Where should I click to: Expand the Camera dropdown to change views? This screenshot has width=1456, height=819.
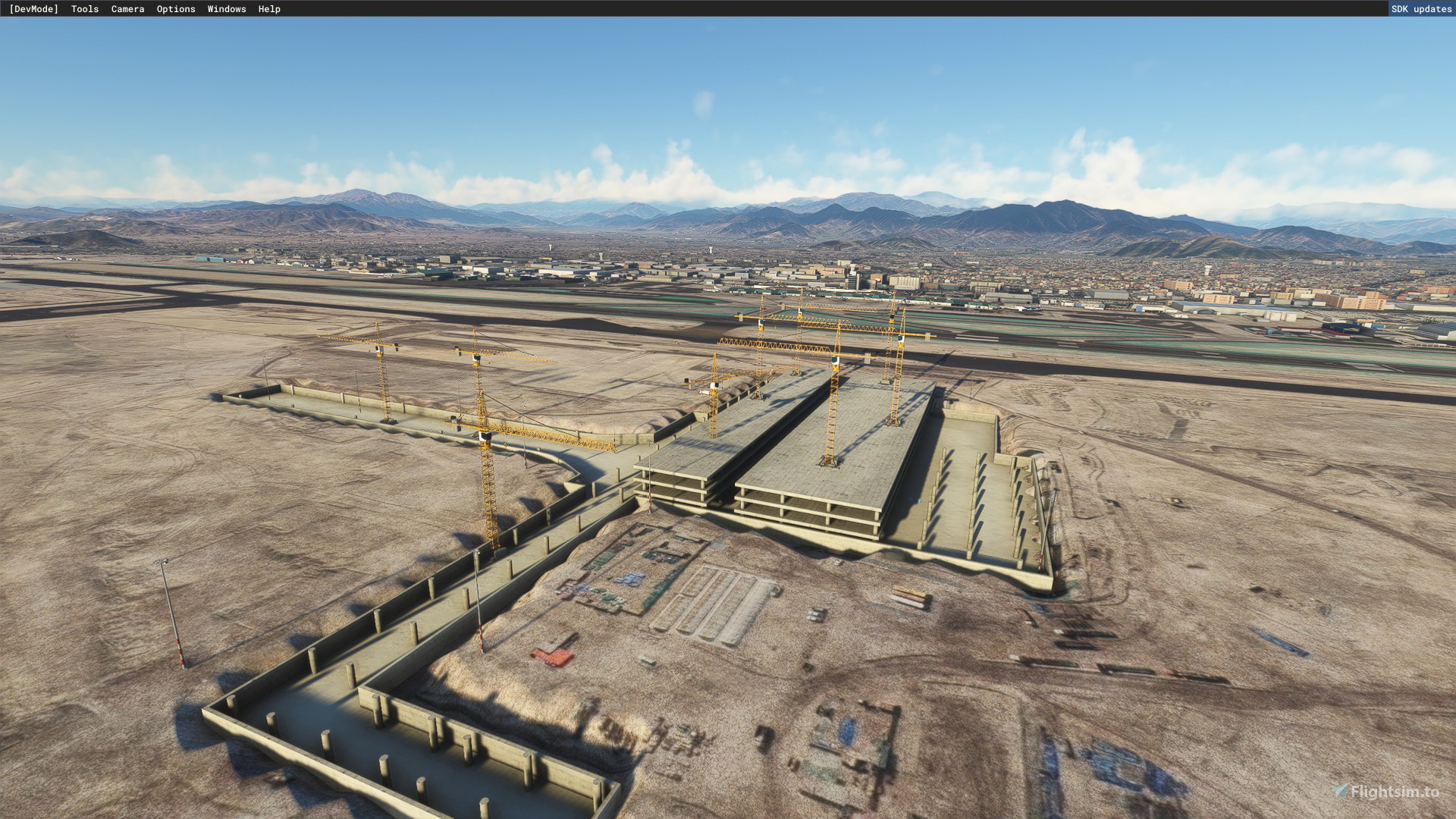(127, 9)
